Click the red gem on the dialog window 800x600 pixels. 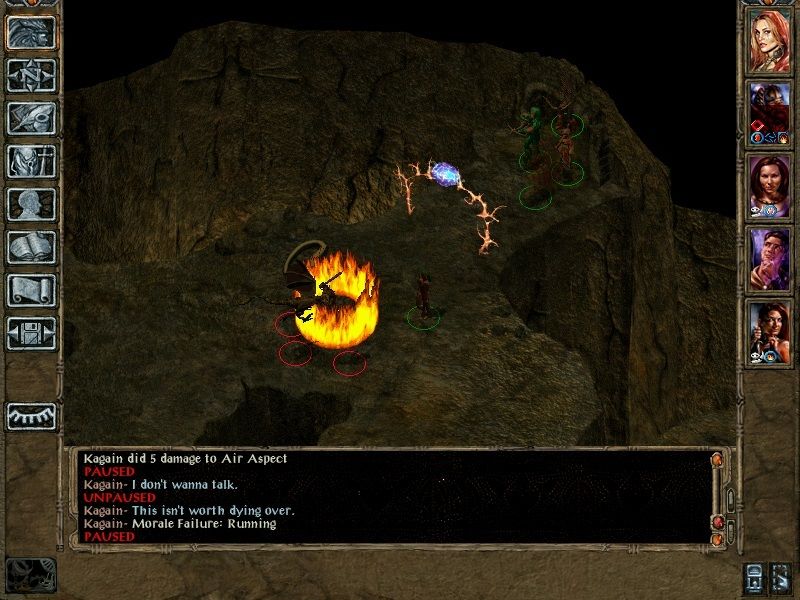point(716,522)
